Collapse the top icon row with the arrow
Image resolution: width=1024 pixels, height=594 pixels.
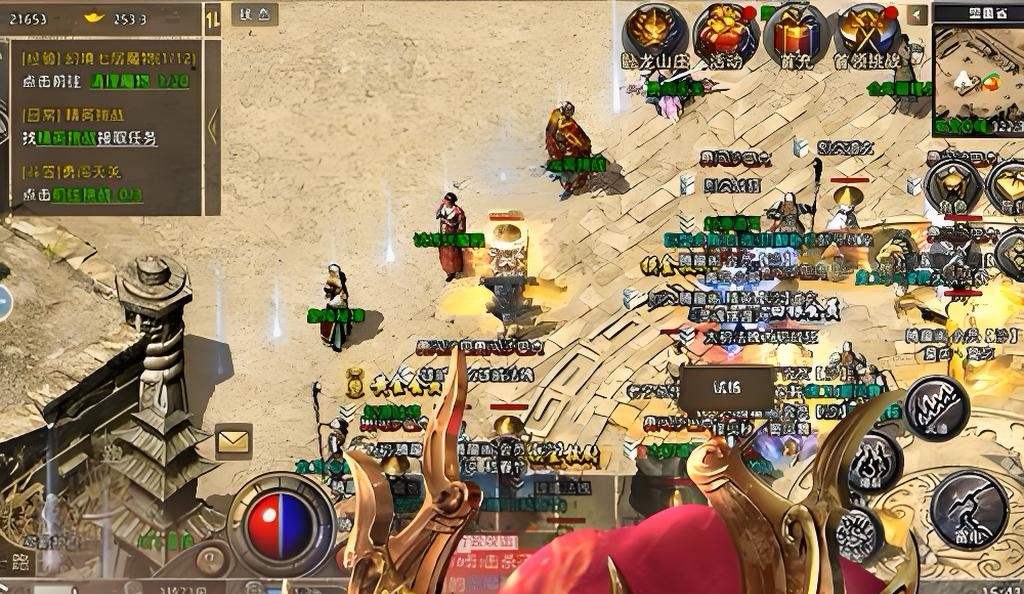917,15
